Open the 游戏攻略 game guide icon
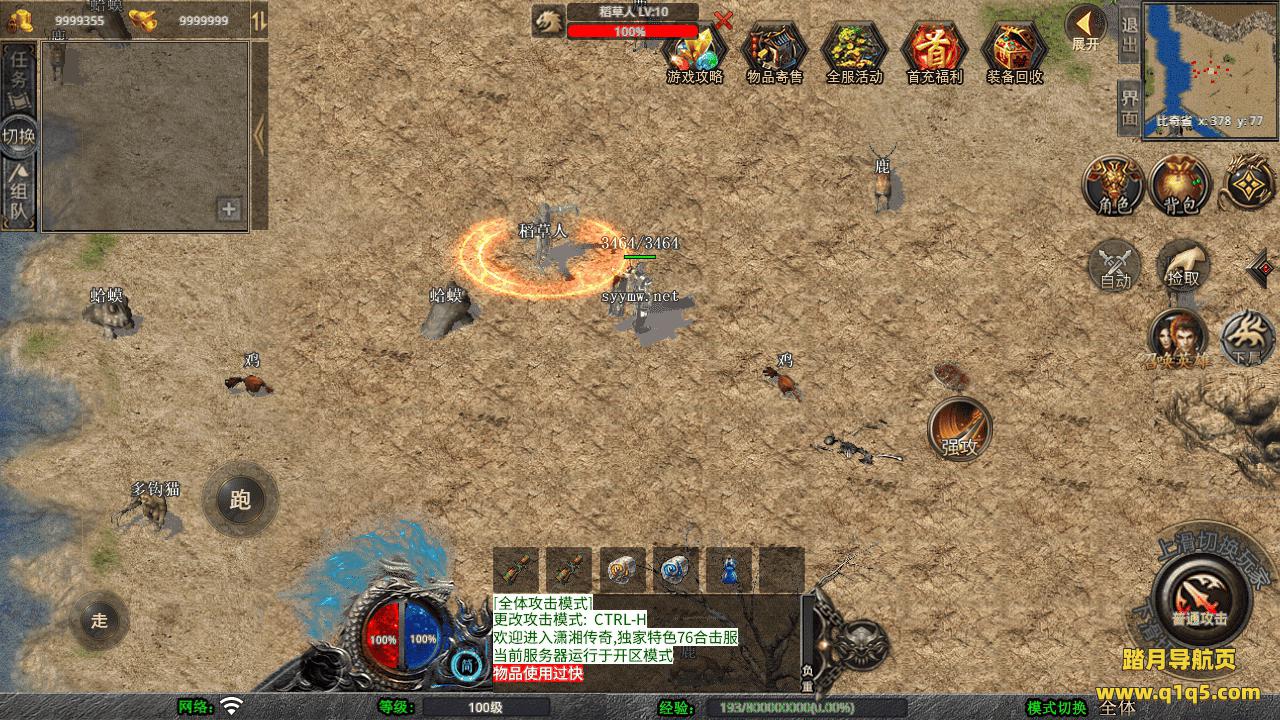The image size is (1280, 720). 695,50
